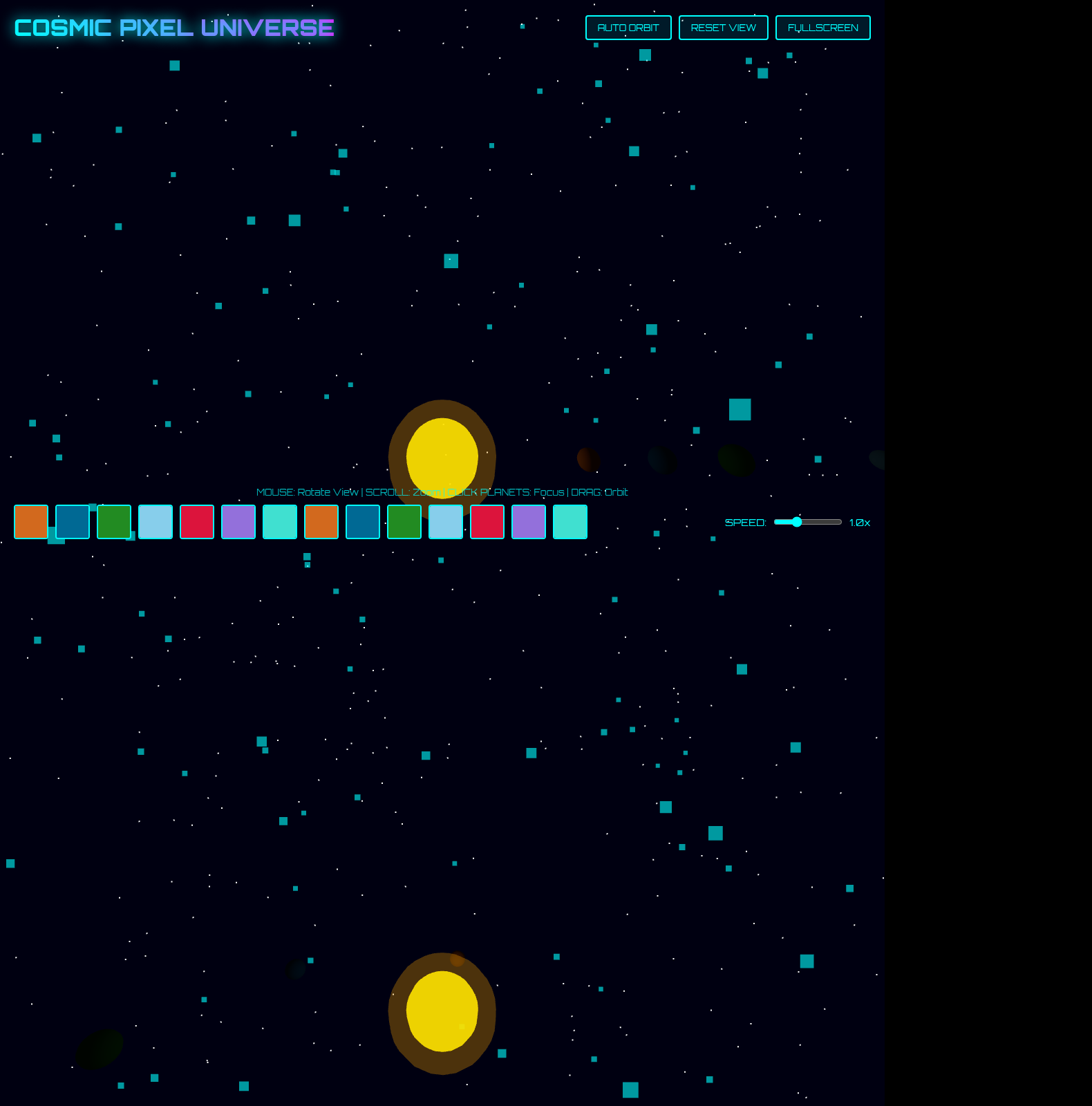Image resolution: width=1092 pixels, height=1106 pixels.
Task: Select the first cyan planet swatch
Action: [279, 522]
